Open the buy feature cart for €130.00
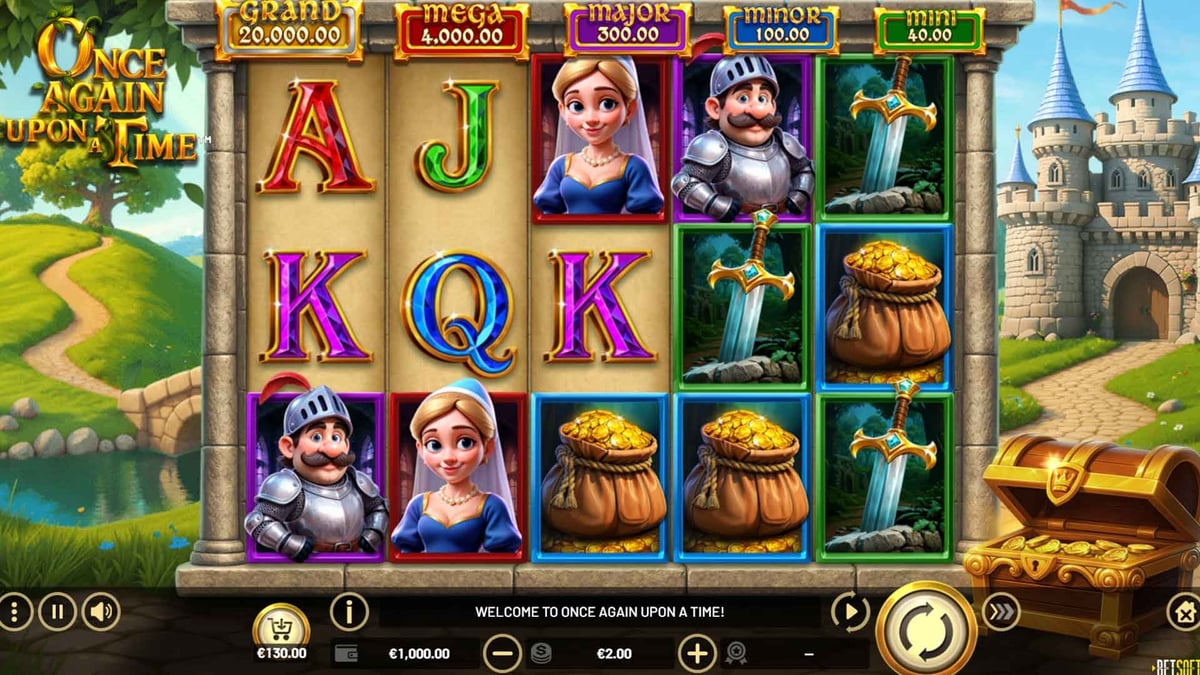The height and width of the screenshot is (675, 1200). [281, 628]
